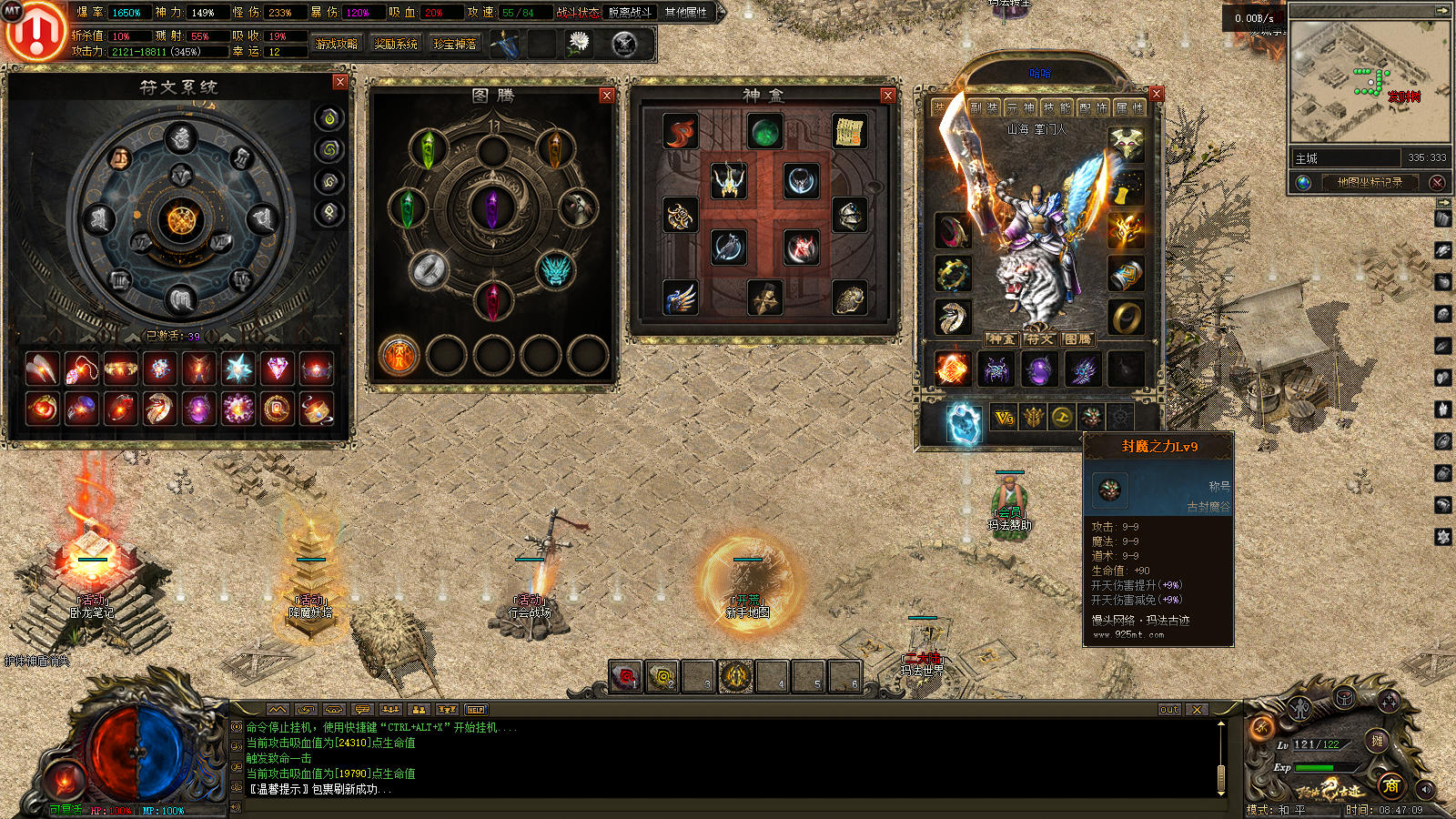Open 地图坐标记录 map coordinate log
The image size is (1456, 819).
[1369, 182]
